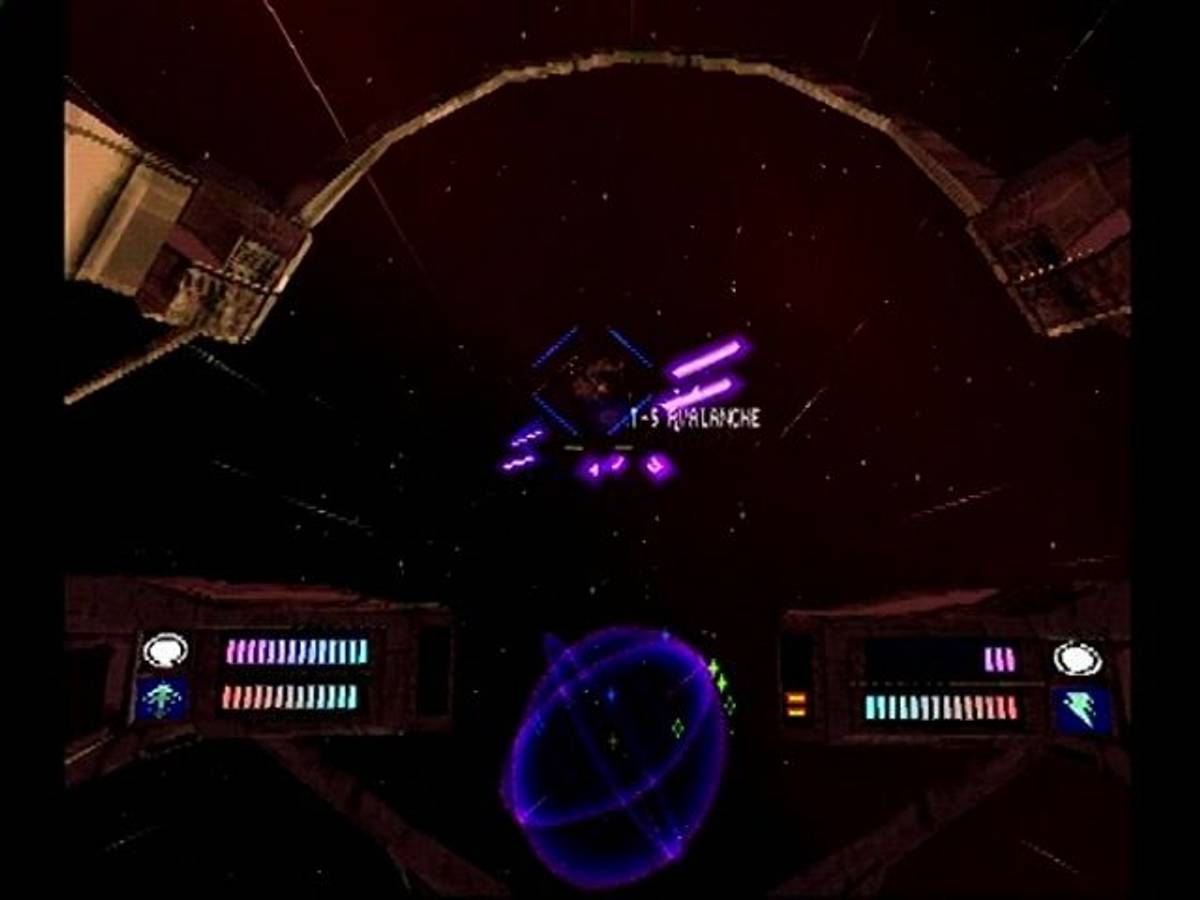Activate the lightning bolt energy icon
Image resolution: width=1200 pixels, height=900 pixels.
pos(1081,710)
